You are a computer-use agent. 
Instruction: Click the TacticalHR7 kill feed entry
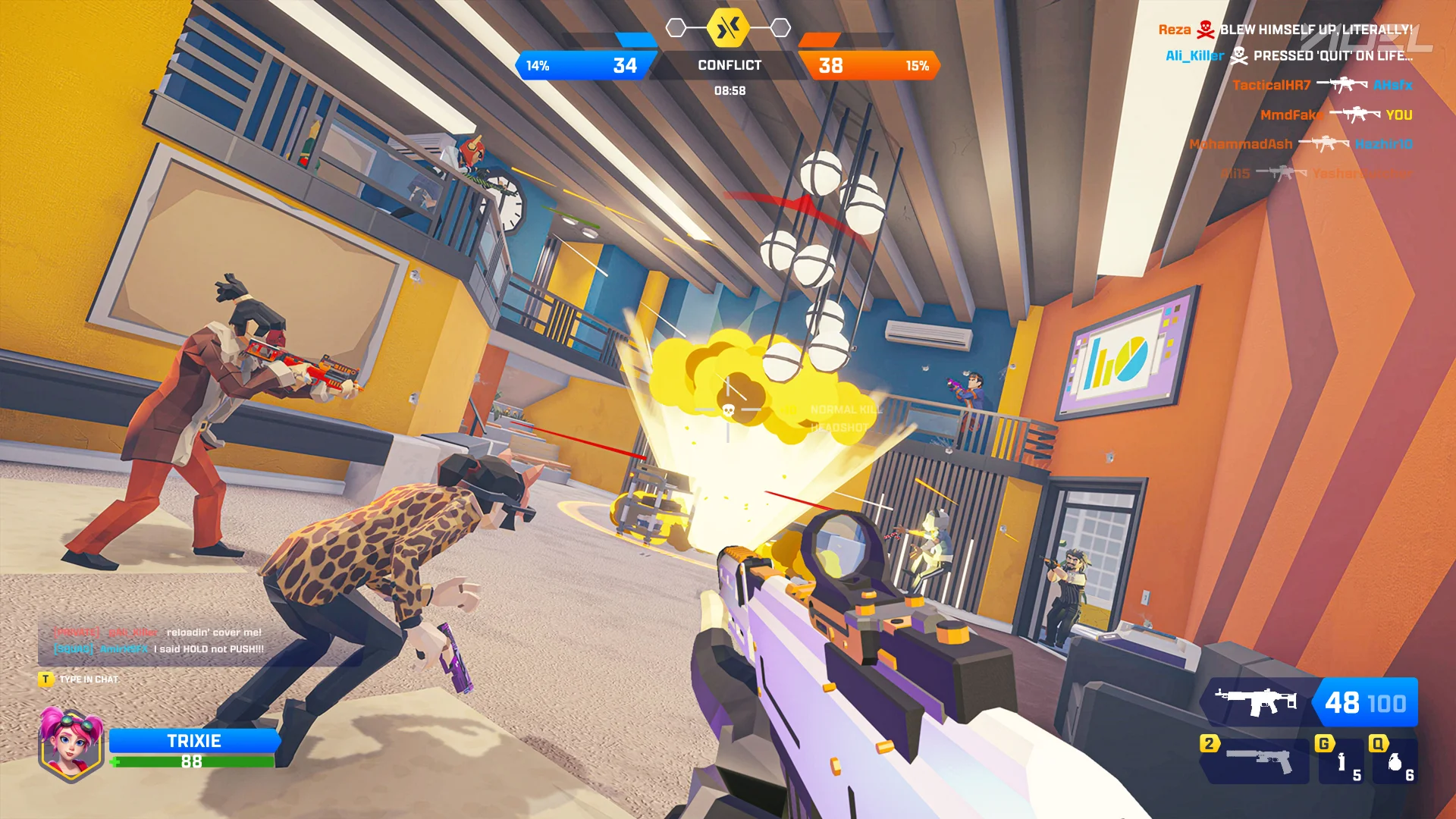click(x=1322, y=85)
